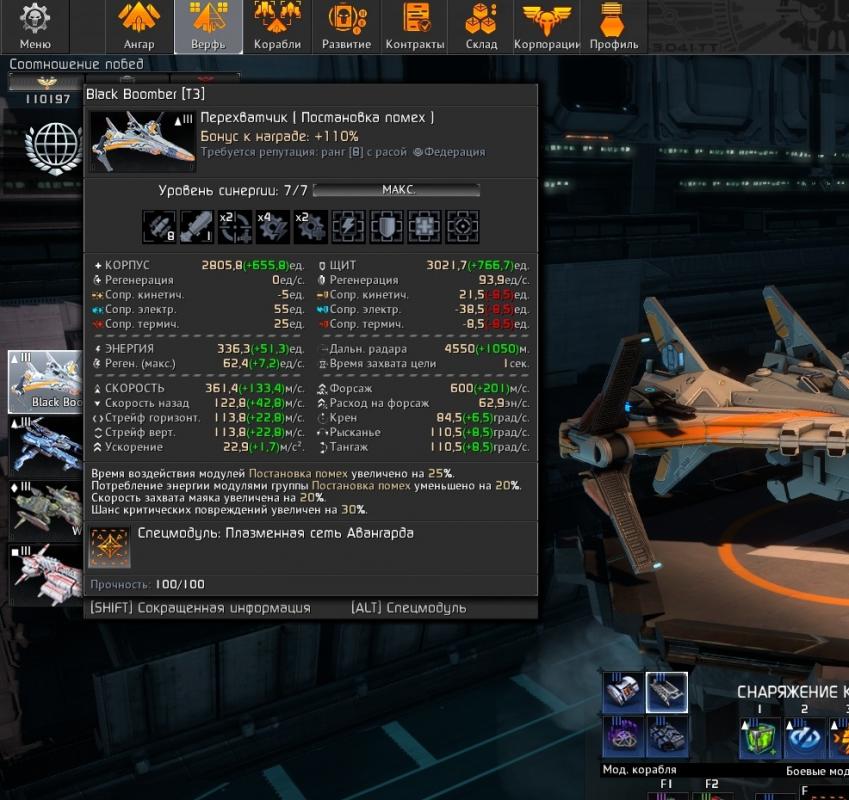
Task: Click the blue crossed-circle combat module
Action: [803, 740]
